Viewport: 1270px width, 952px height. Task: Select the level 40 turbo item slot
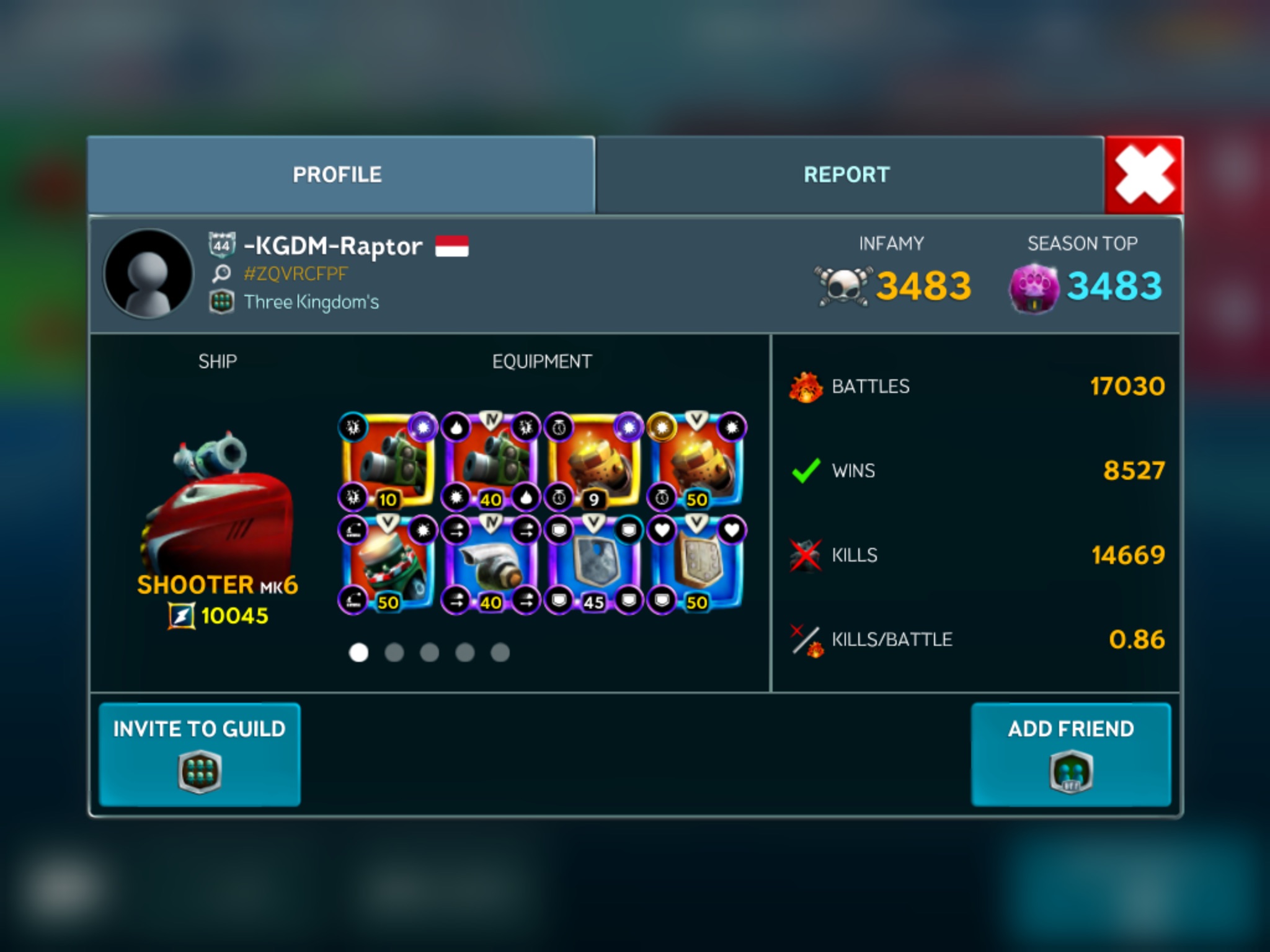491,564
